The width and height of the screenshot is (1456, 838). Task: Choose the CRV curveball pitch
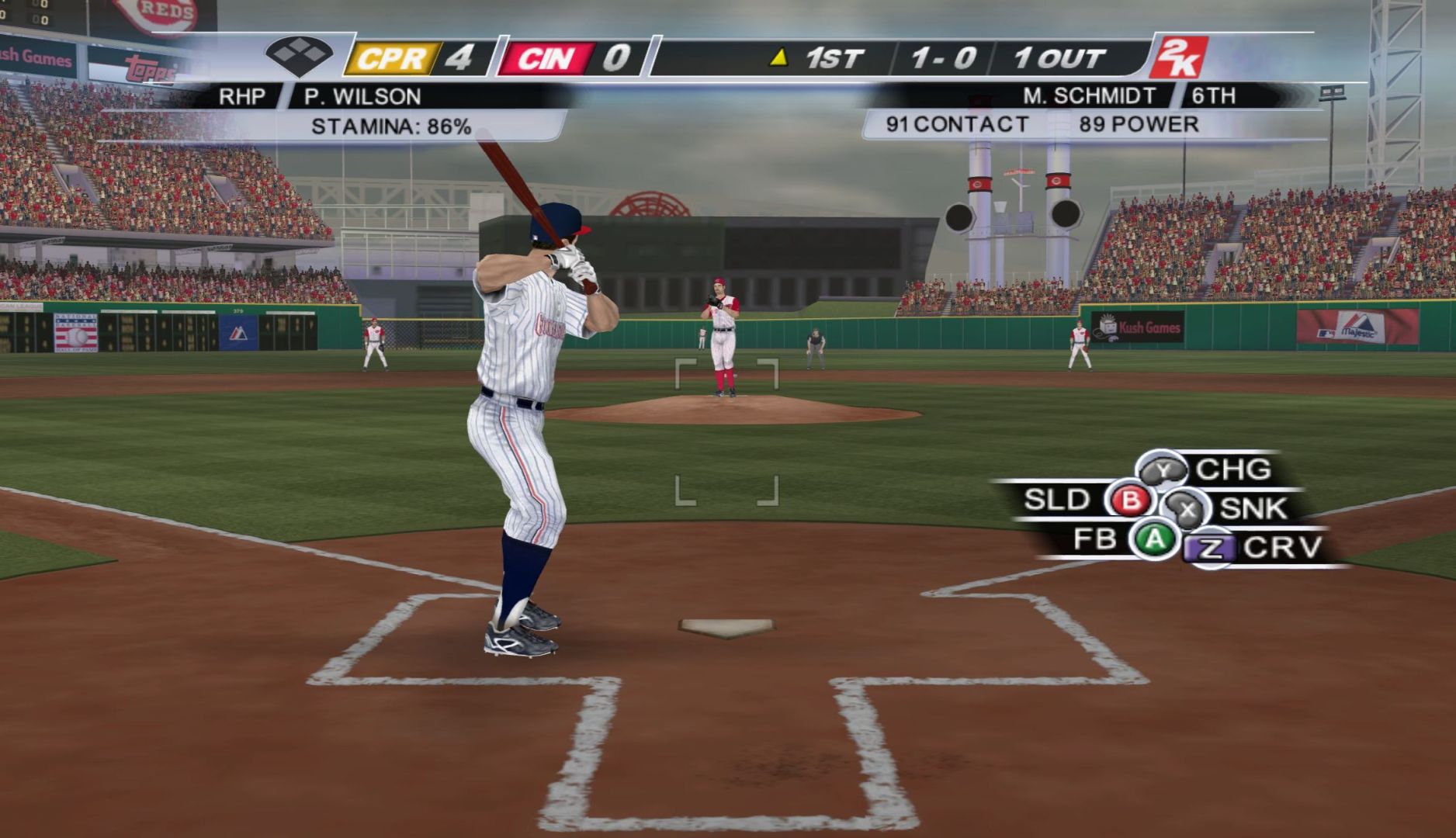[x=1211, y=549]
